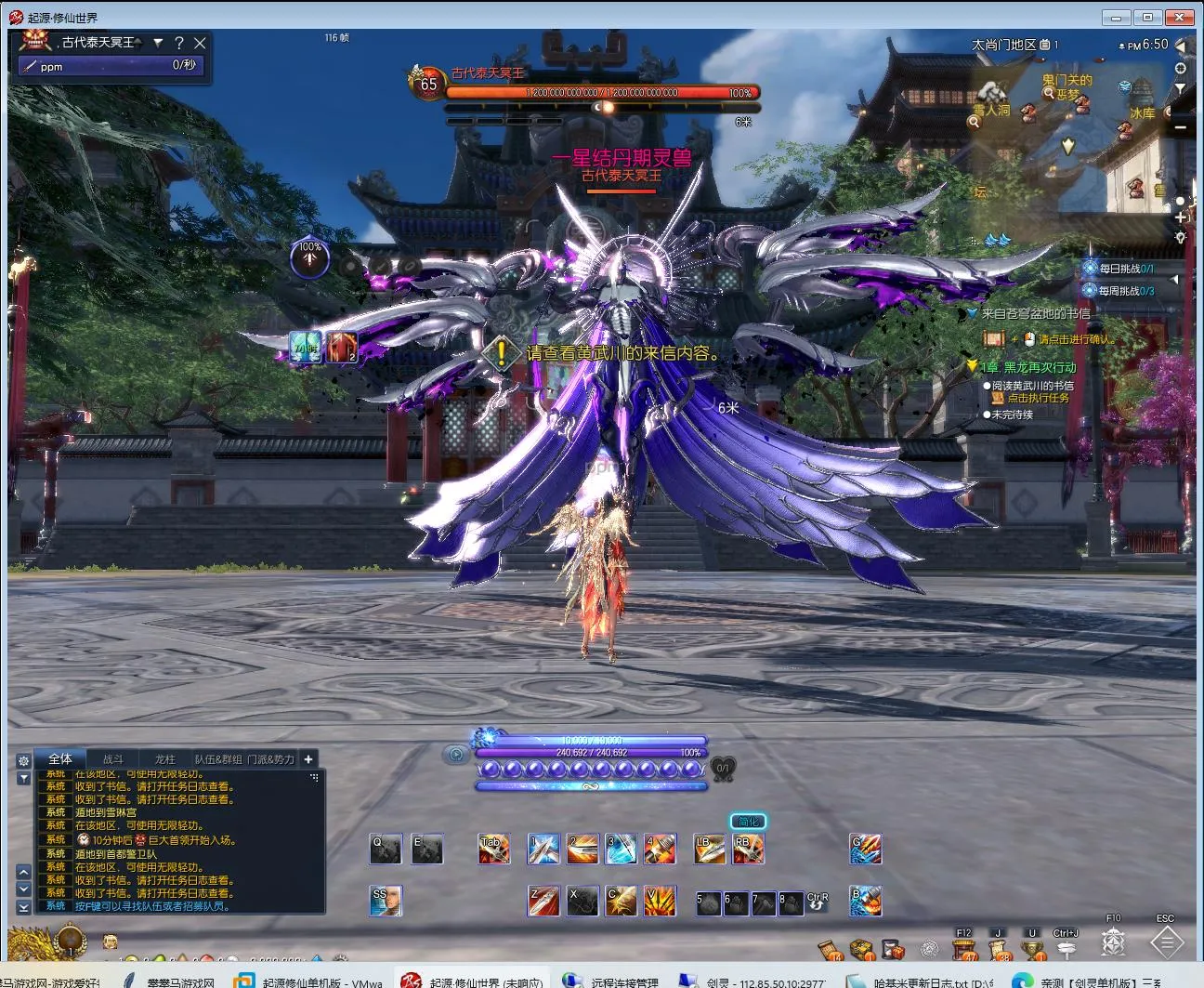
Task: Click the 点击执行任务 quest action link
Action: [x=1039, y=398]
